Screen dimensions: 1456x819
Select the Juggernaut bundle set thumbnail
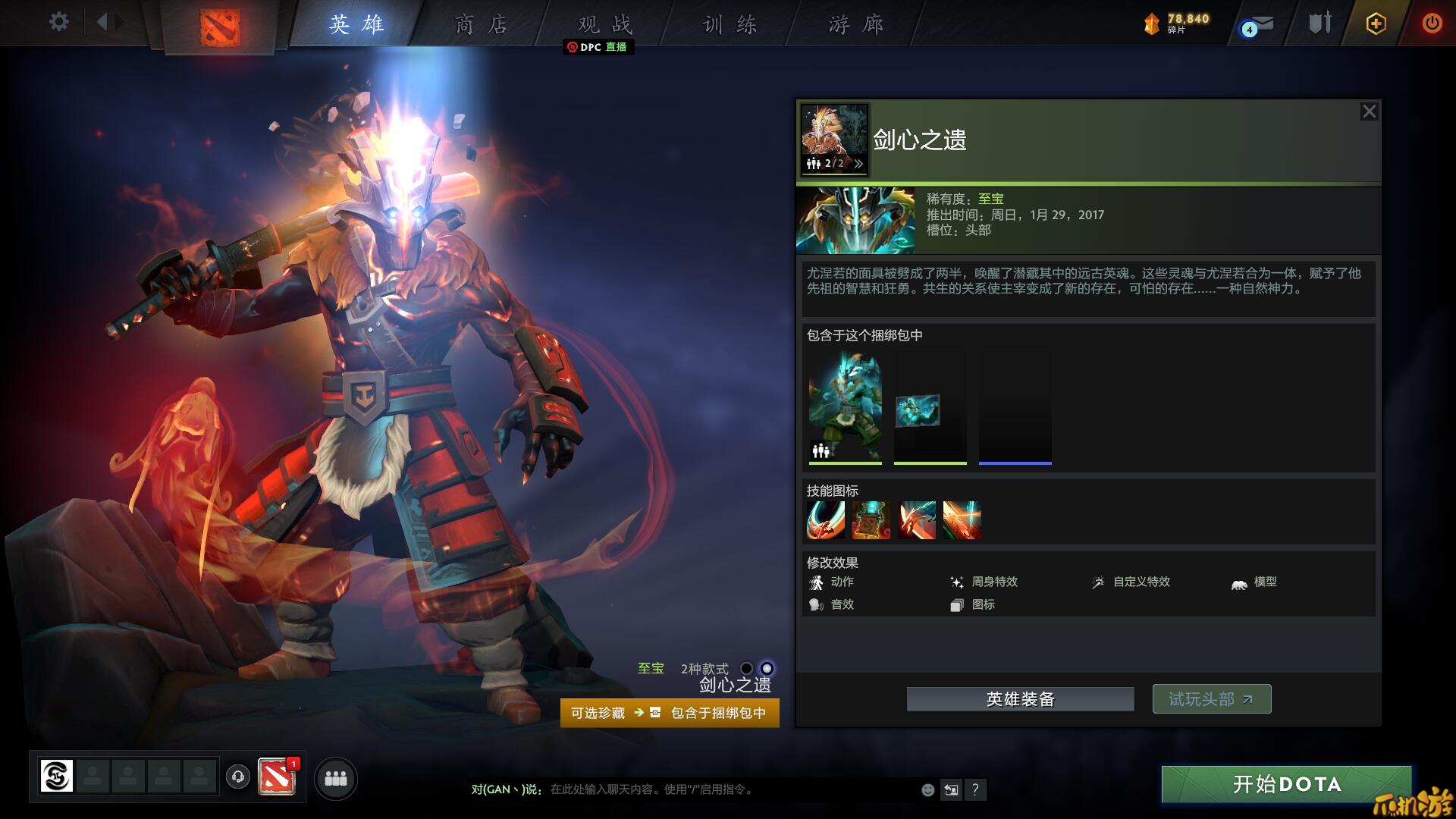point(845,409)
